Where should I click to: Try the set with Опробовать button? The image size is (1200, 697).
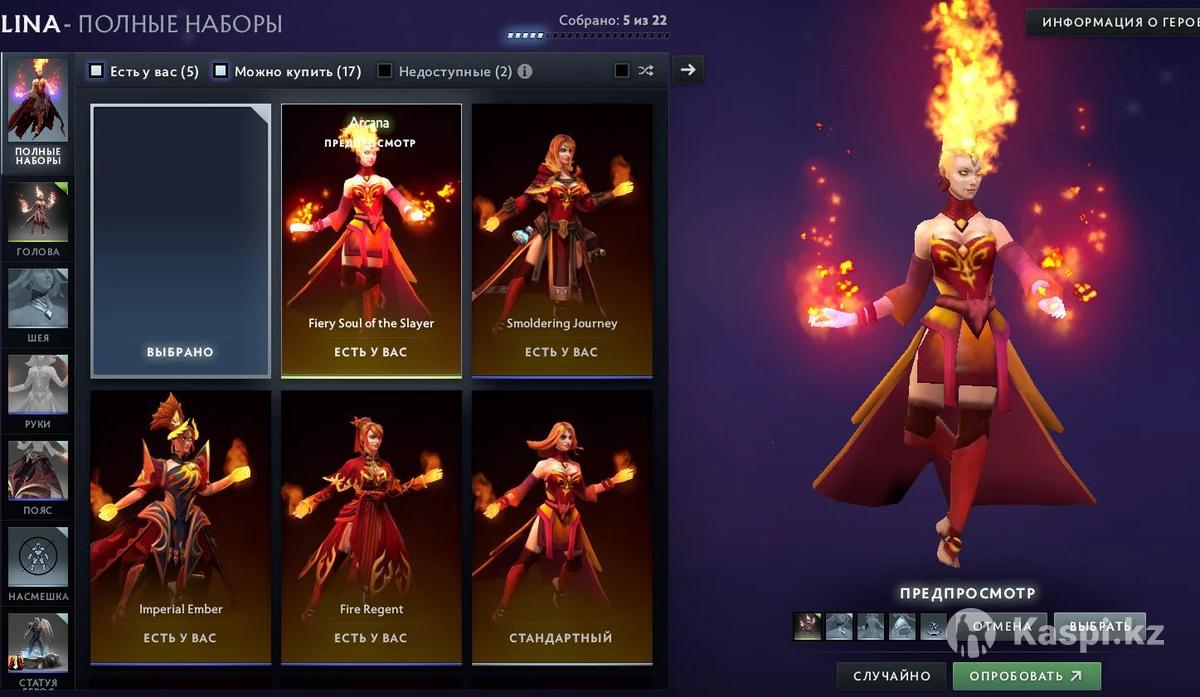pos(1026,676)
